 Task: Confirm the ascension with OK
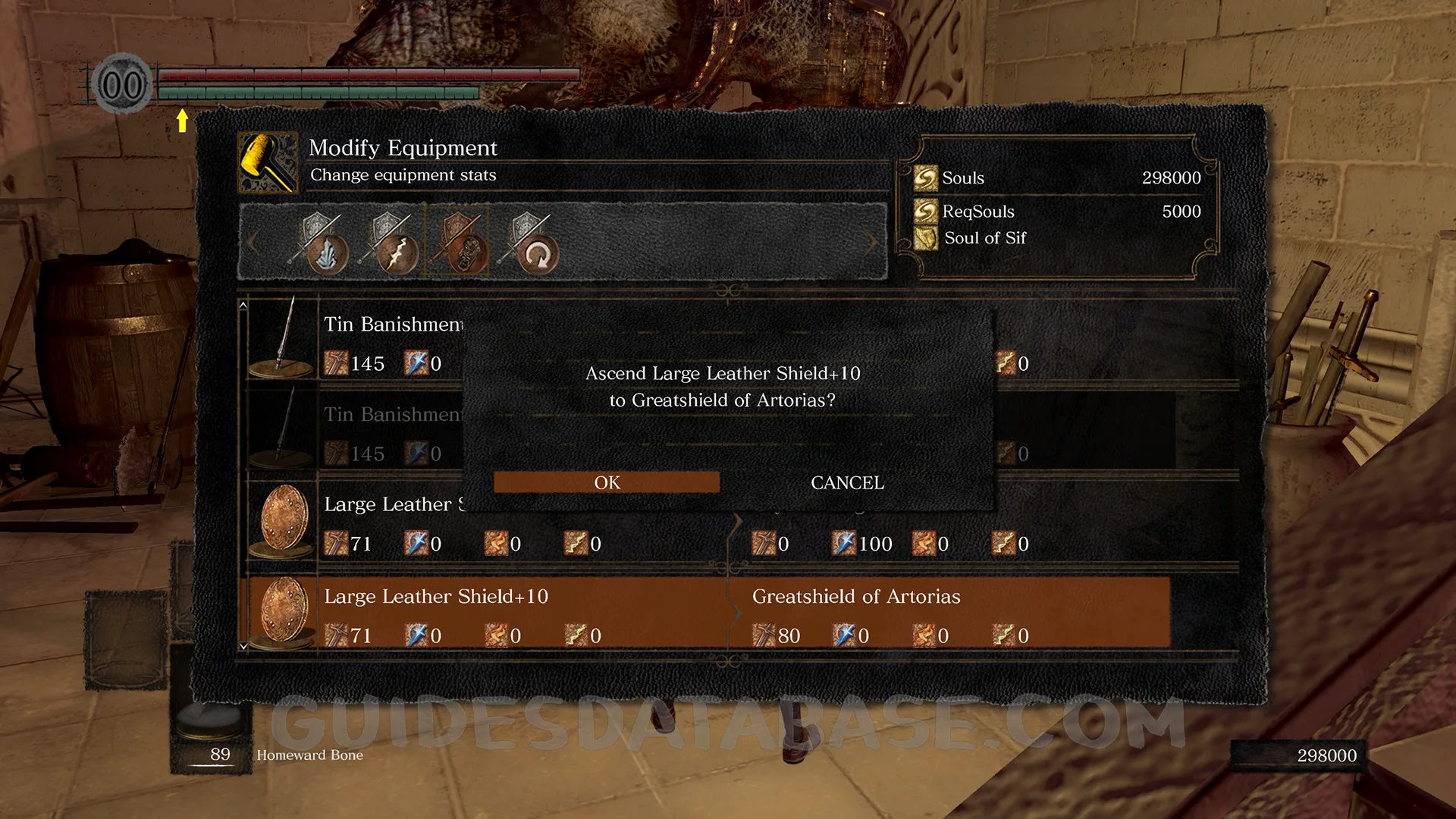607,482
